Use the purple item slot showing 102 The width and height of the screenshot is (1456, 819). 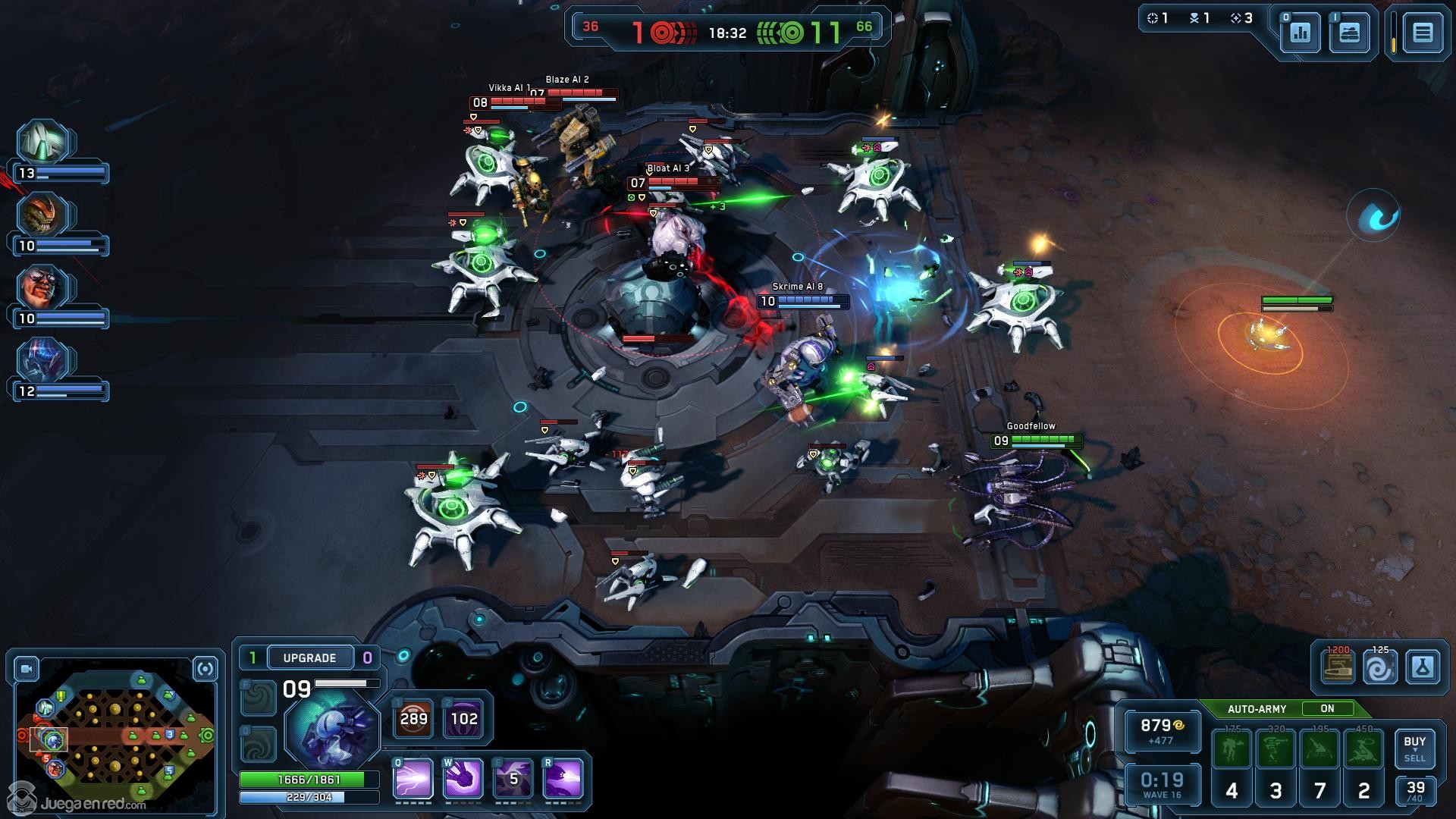463,718
